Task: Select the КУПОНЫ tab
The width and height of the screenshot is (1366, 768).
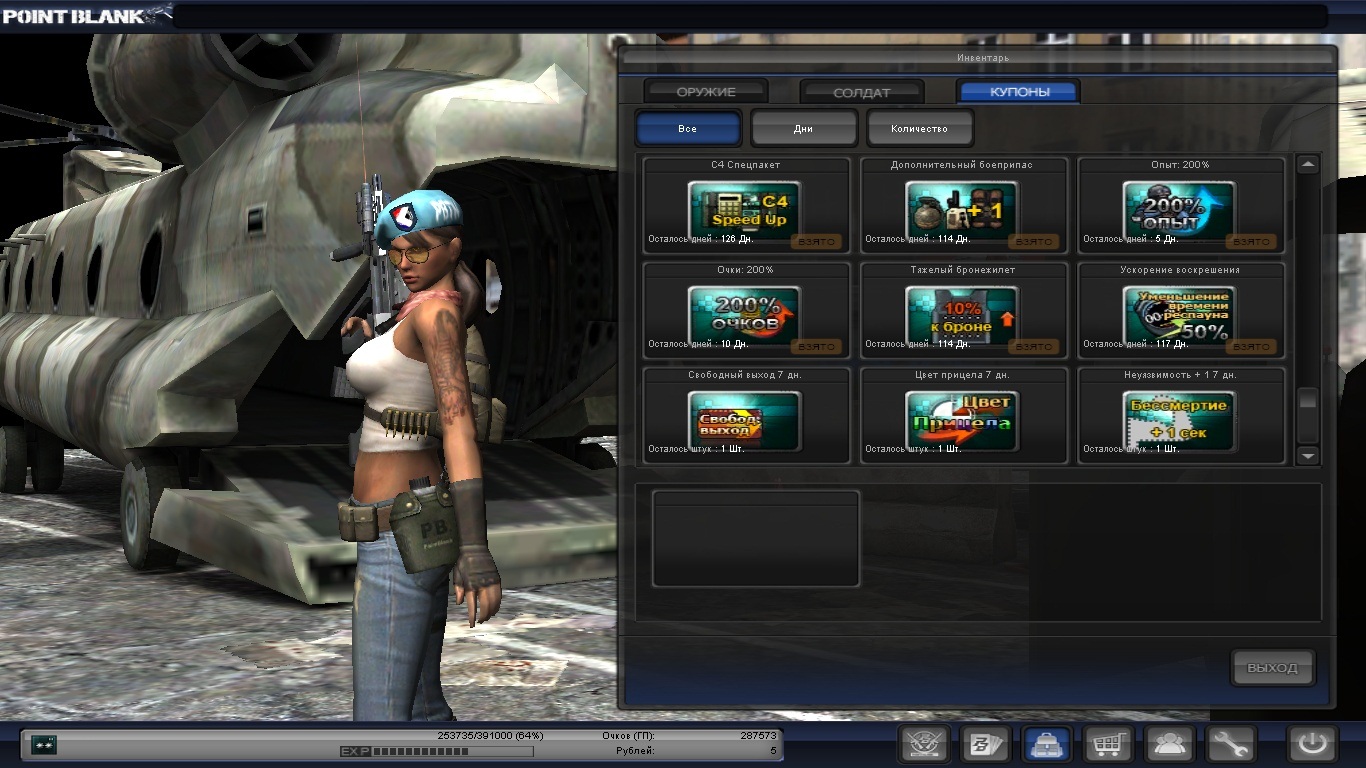Action: click(x=1018, y=92)
